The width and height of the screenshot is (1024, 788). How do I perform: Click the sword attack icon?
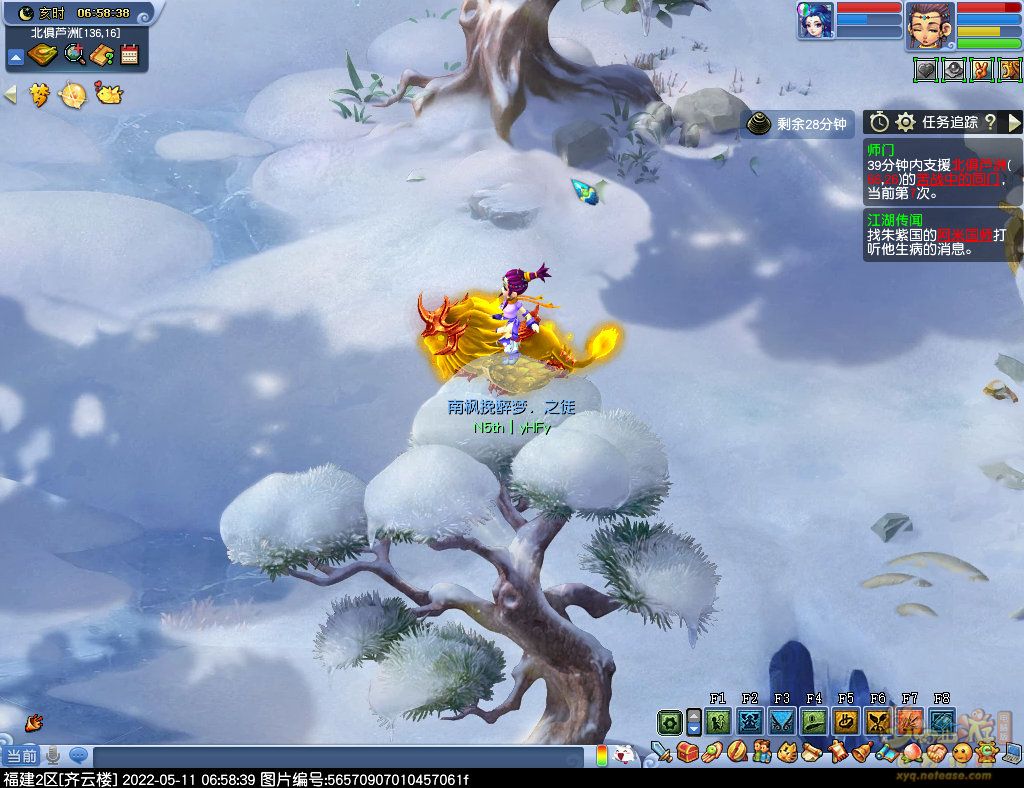(661, 751)
